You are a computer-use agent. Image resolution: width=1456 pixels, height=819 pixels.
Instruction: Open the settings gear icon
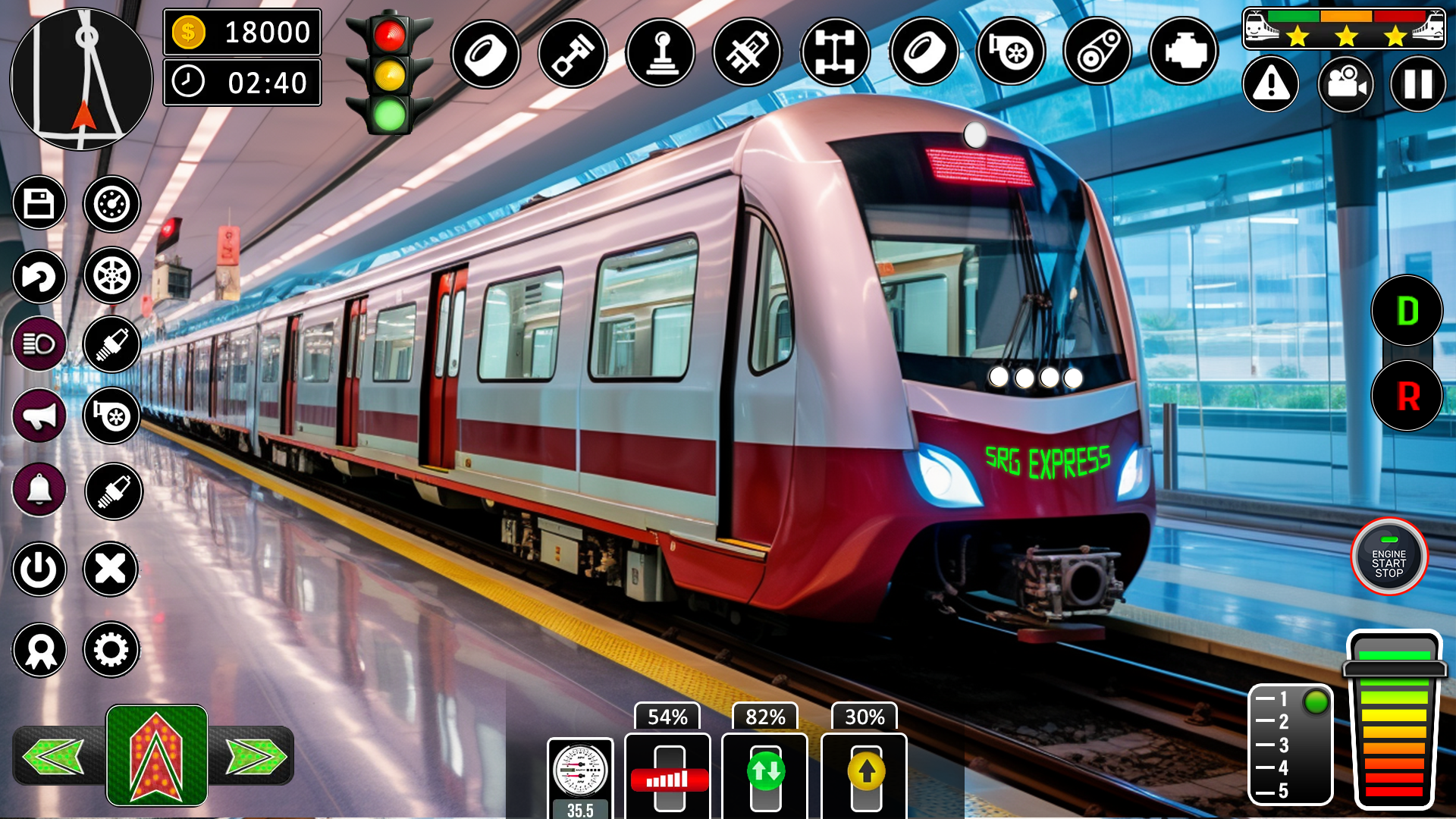(112, 650)
